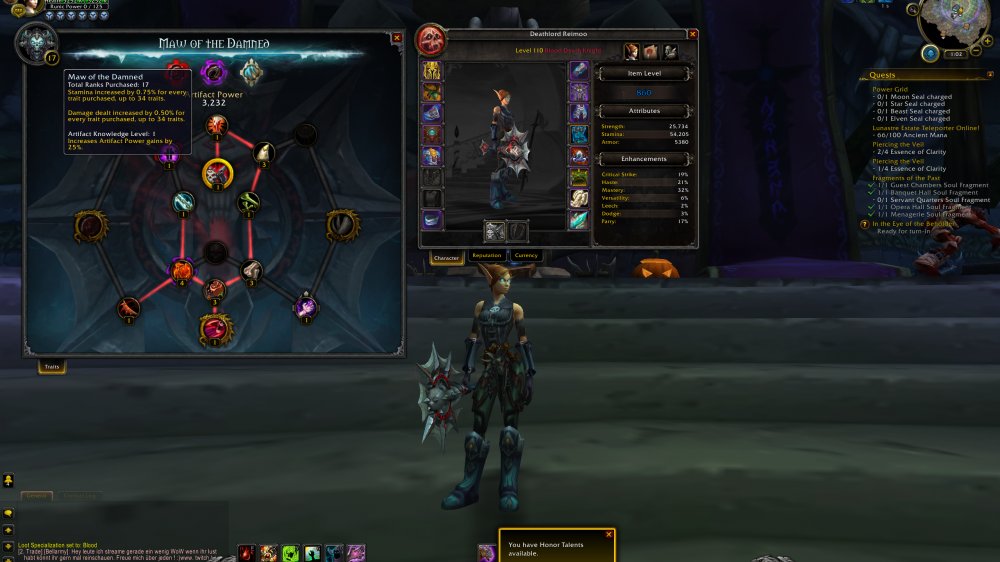Select the Traits tab under the artifact panel

[52, 368]
